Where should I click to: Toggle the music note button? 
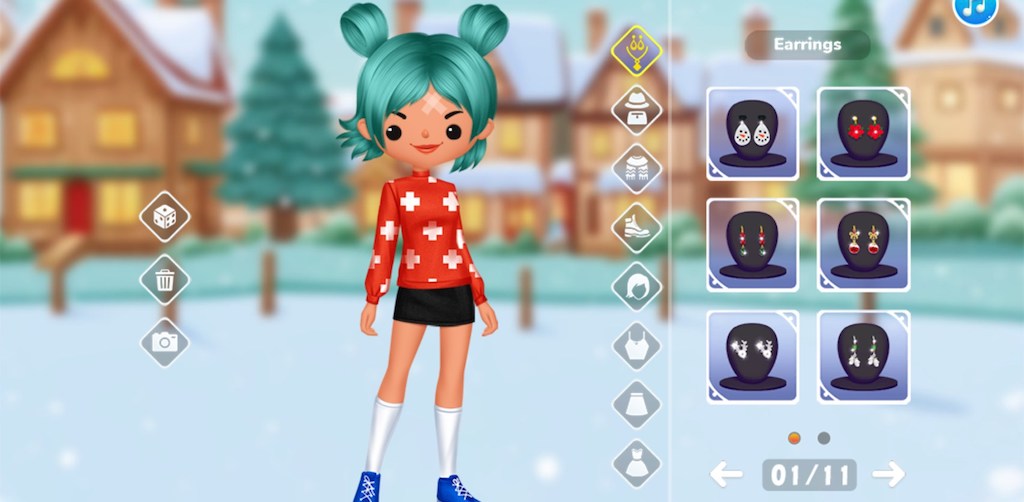(974, 8)
